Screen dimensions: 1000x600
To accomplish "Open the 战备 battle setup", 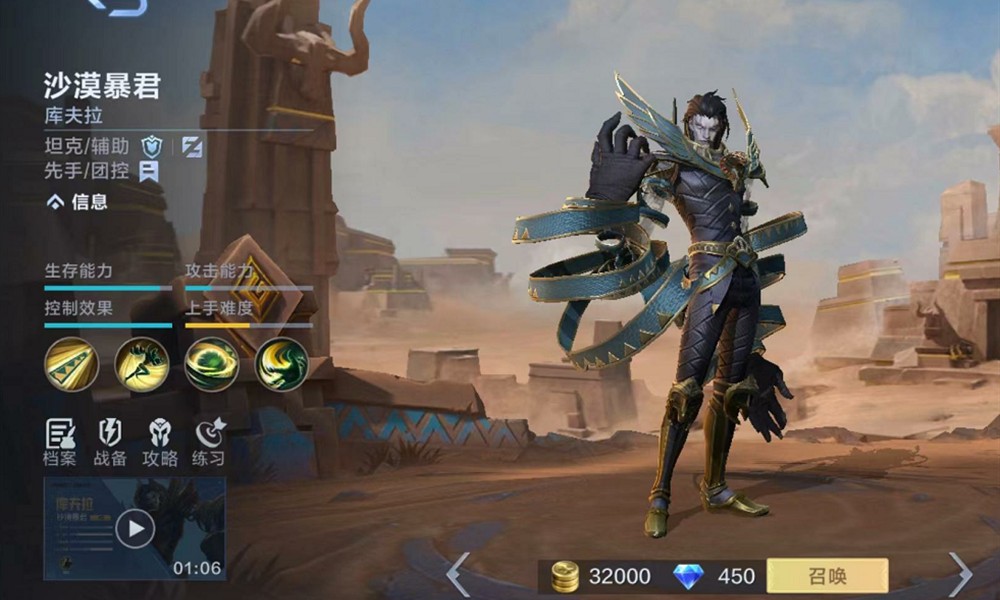I will click(110, 443).
